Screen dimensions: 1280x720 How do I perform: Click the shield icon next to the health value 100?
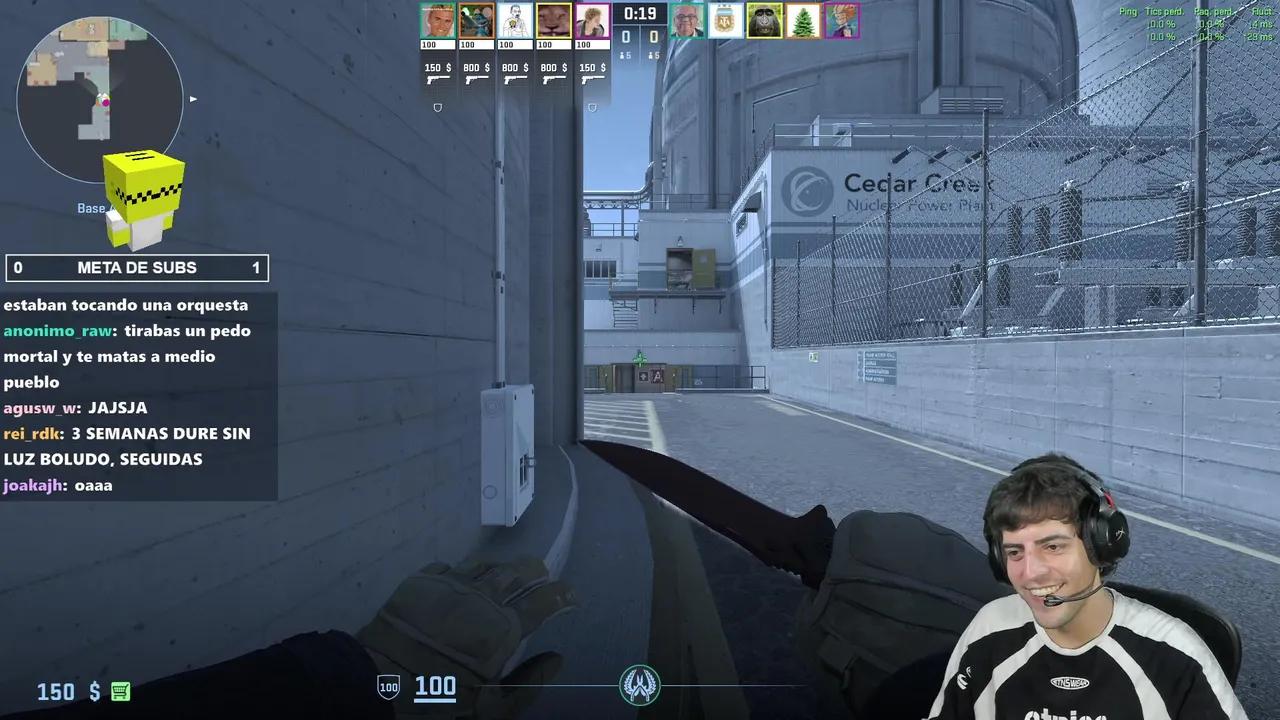pyautogui.click(x=387, y=687)
